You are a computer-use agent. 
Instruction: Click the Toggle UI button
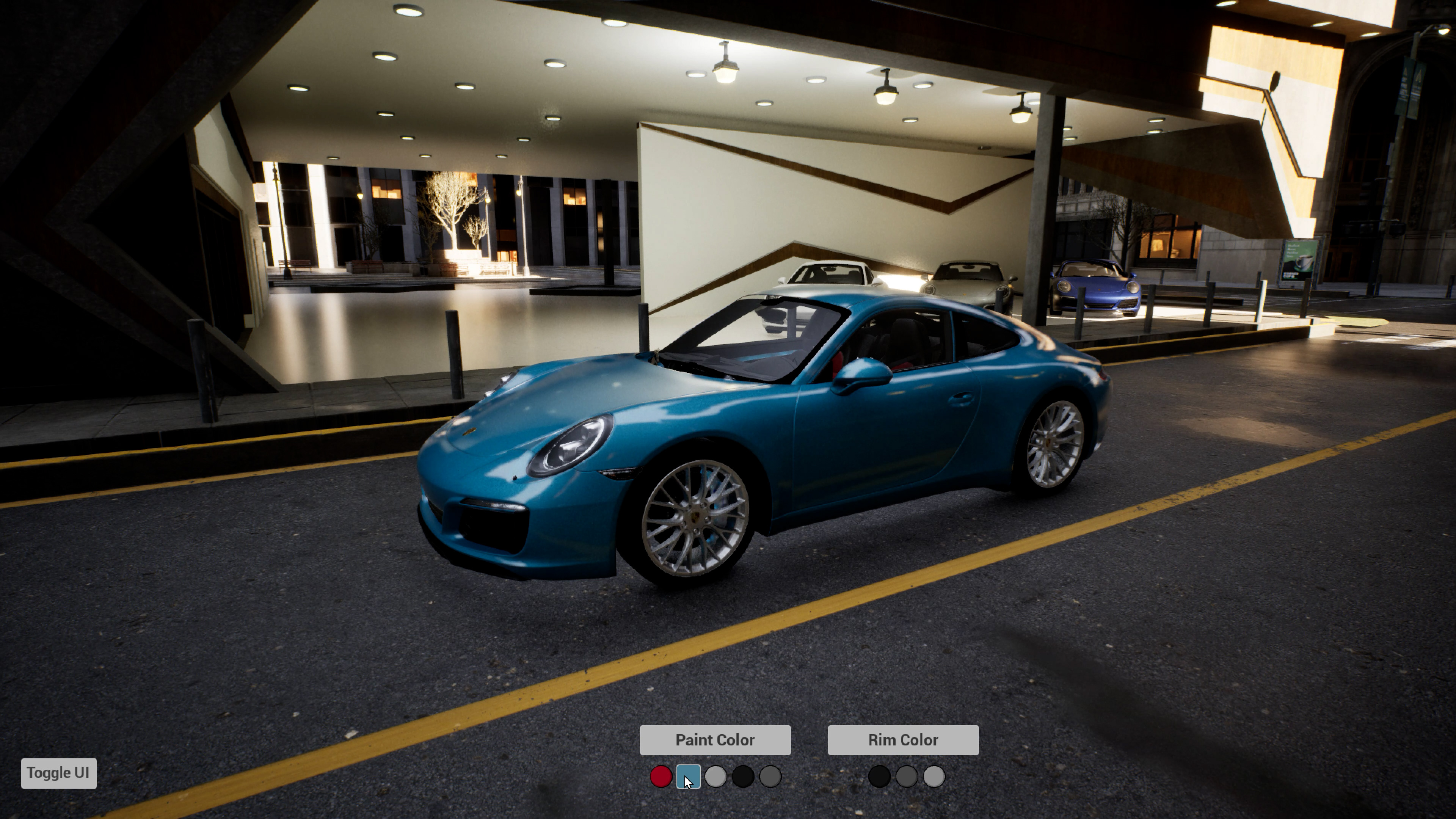pos(59,773)
